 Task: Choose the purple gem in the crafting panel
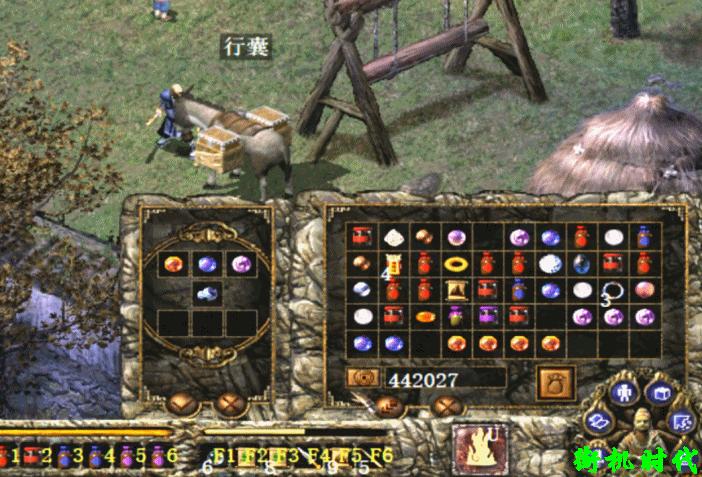pyautogui.click(x=240, y=264)
